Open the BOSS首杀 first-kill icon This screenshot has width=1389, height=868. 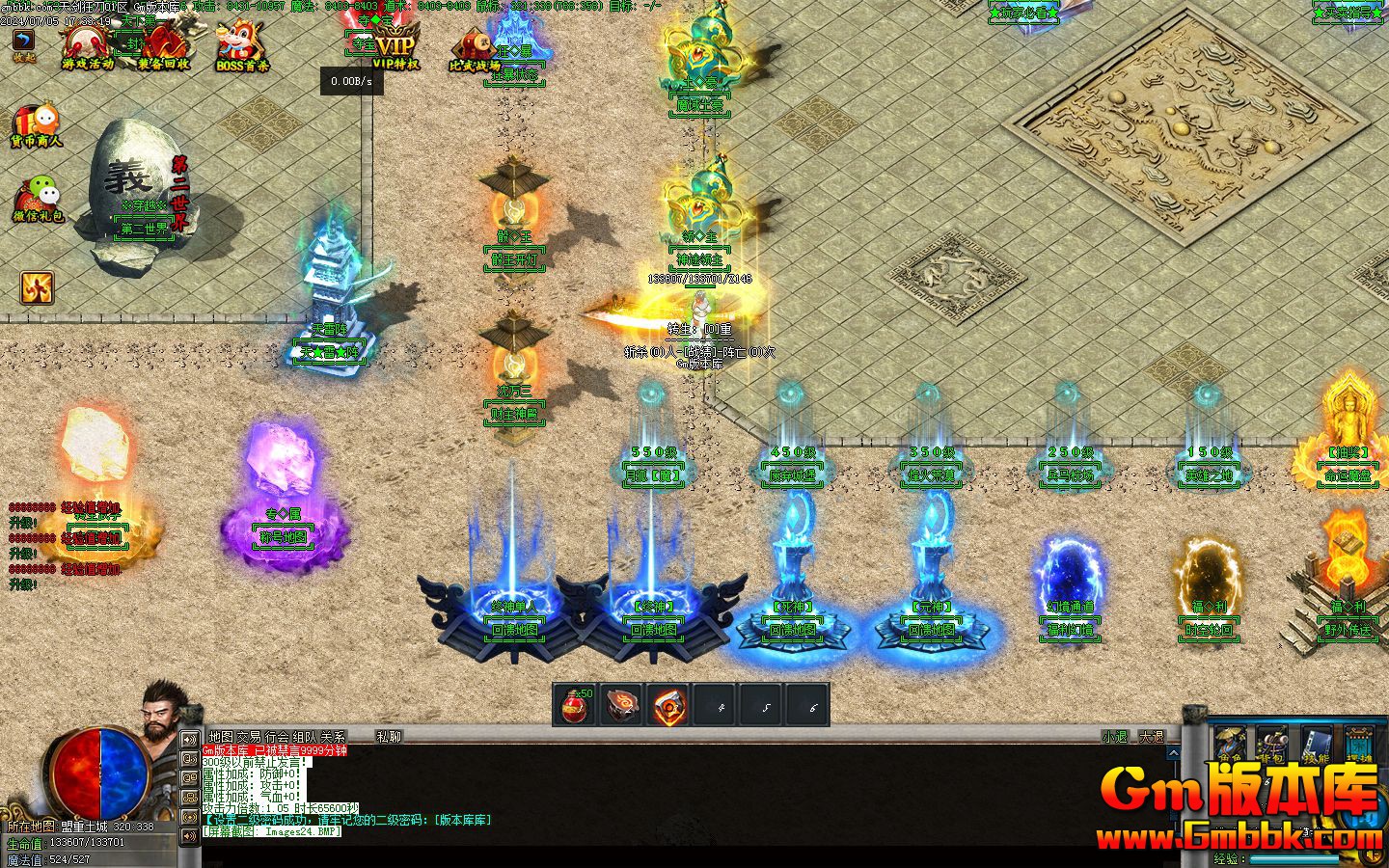click(x=242, y=46)
